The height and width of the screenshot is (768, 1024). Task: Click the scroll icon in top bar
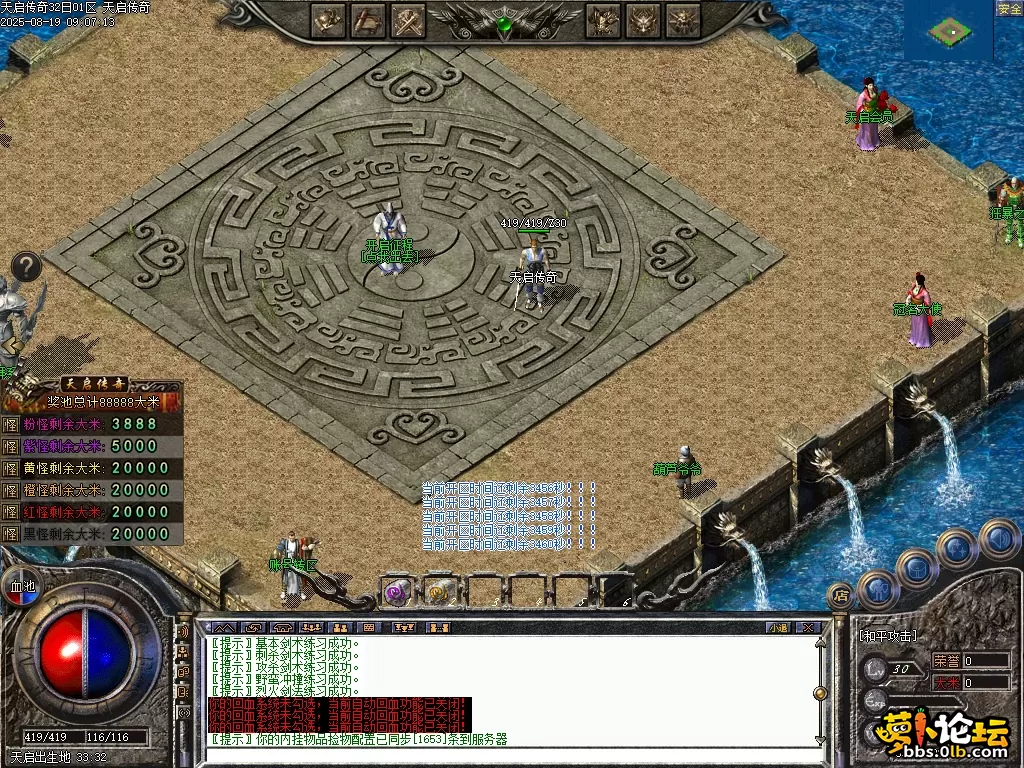[x=368, y=19]
